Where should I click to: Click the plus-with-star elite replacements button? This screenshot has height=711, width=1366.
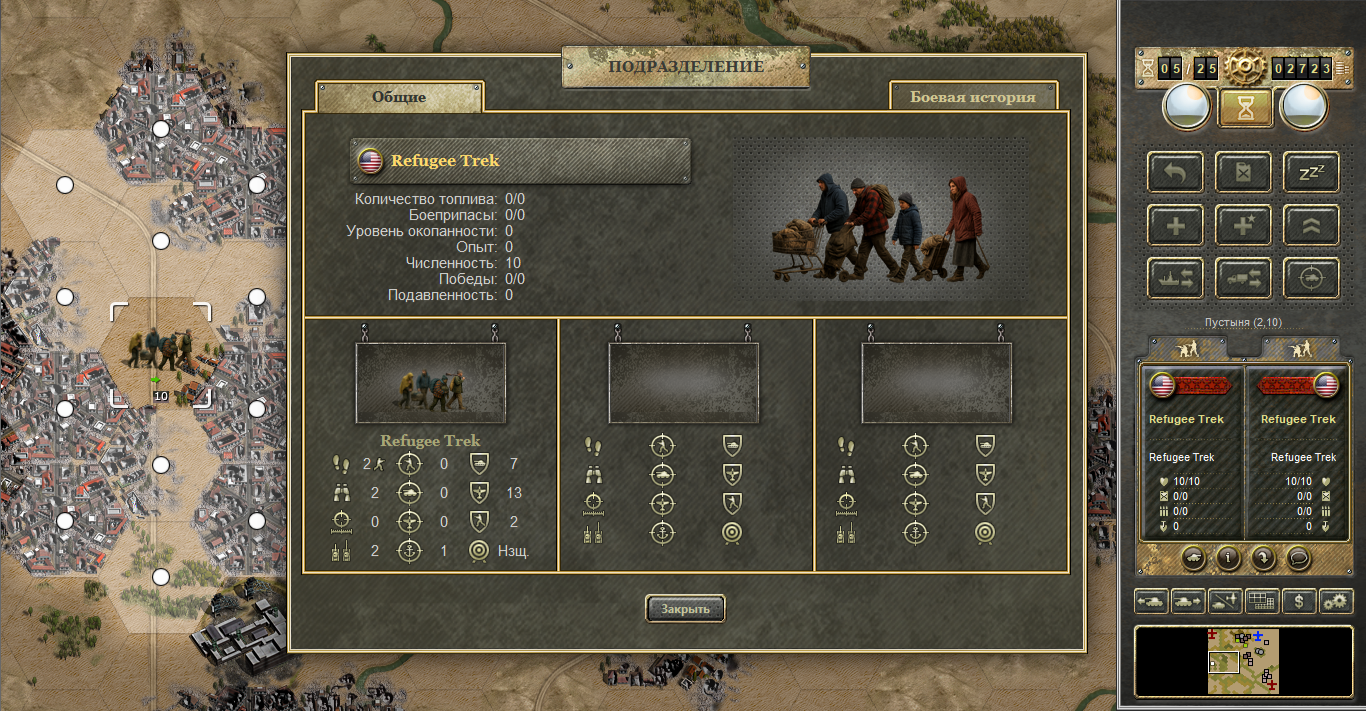[1243, 226]
